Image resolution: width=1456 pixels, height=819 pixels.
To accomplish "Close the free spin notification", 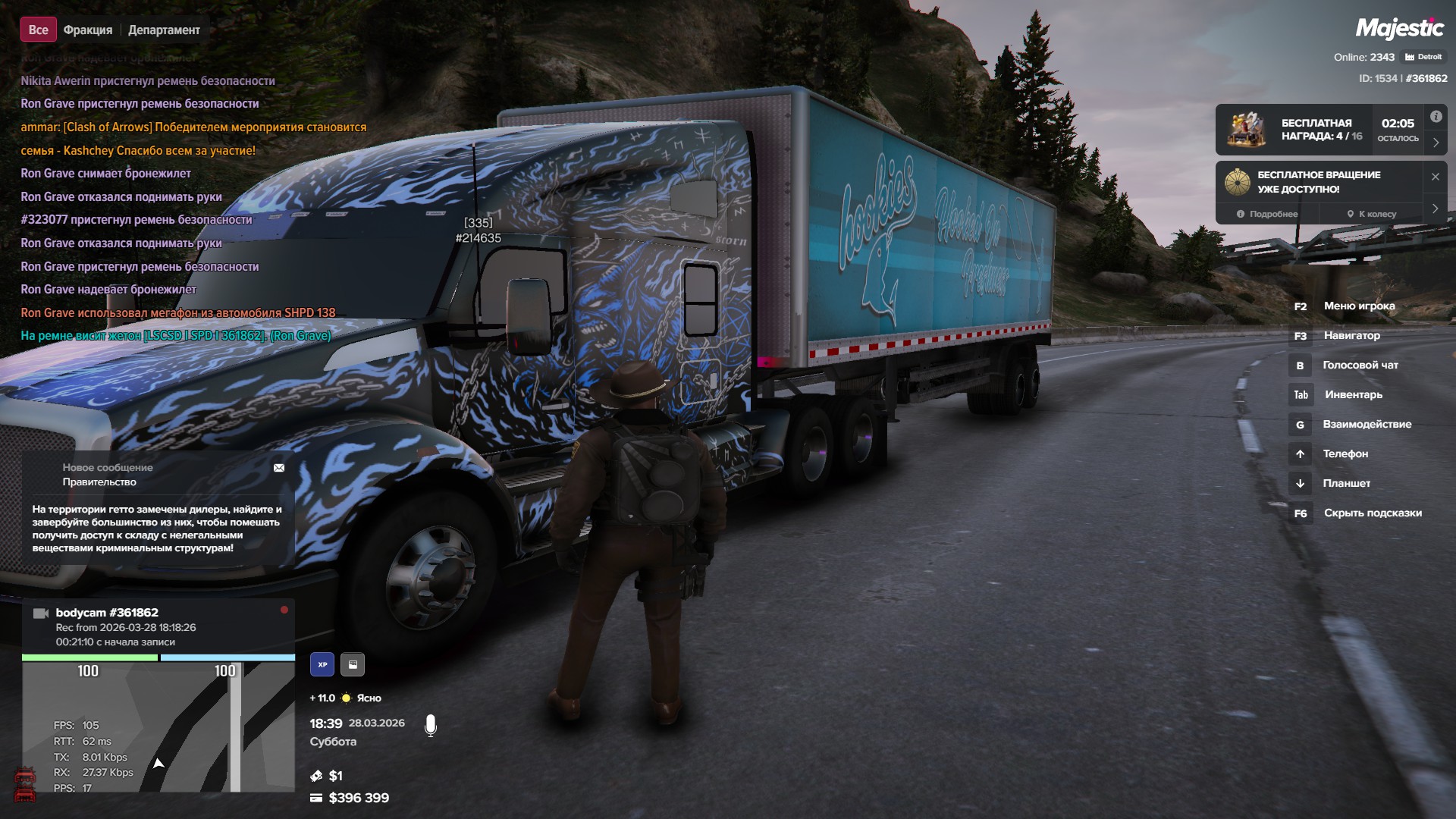I will click(1435, 177).
